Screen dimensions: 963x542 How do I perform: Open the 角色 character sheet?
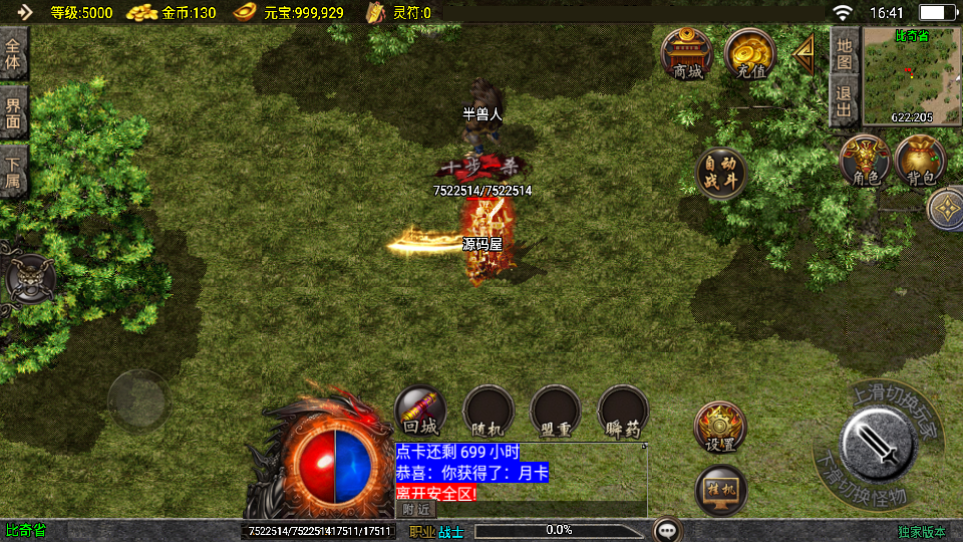[x=865, y=161]
